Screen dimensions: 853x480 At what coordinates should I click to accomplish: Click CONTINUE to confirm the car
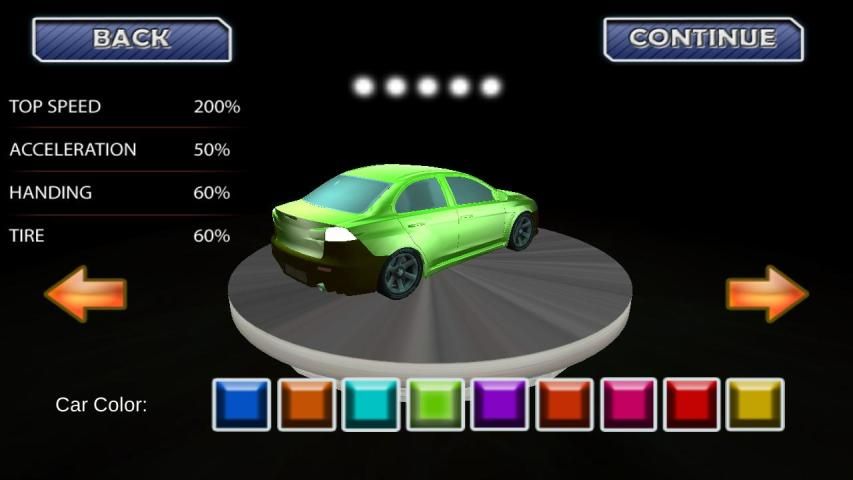(703, 40)
